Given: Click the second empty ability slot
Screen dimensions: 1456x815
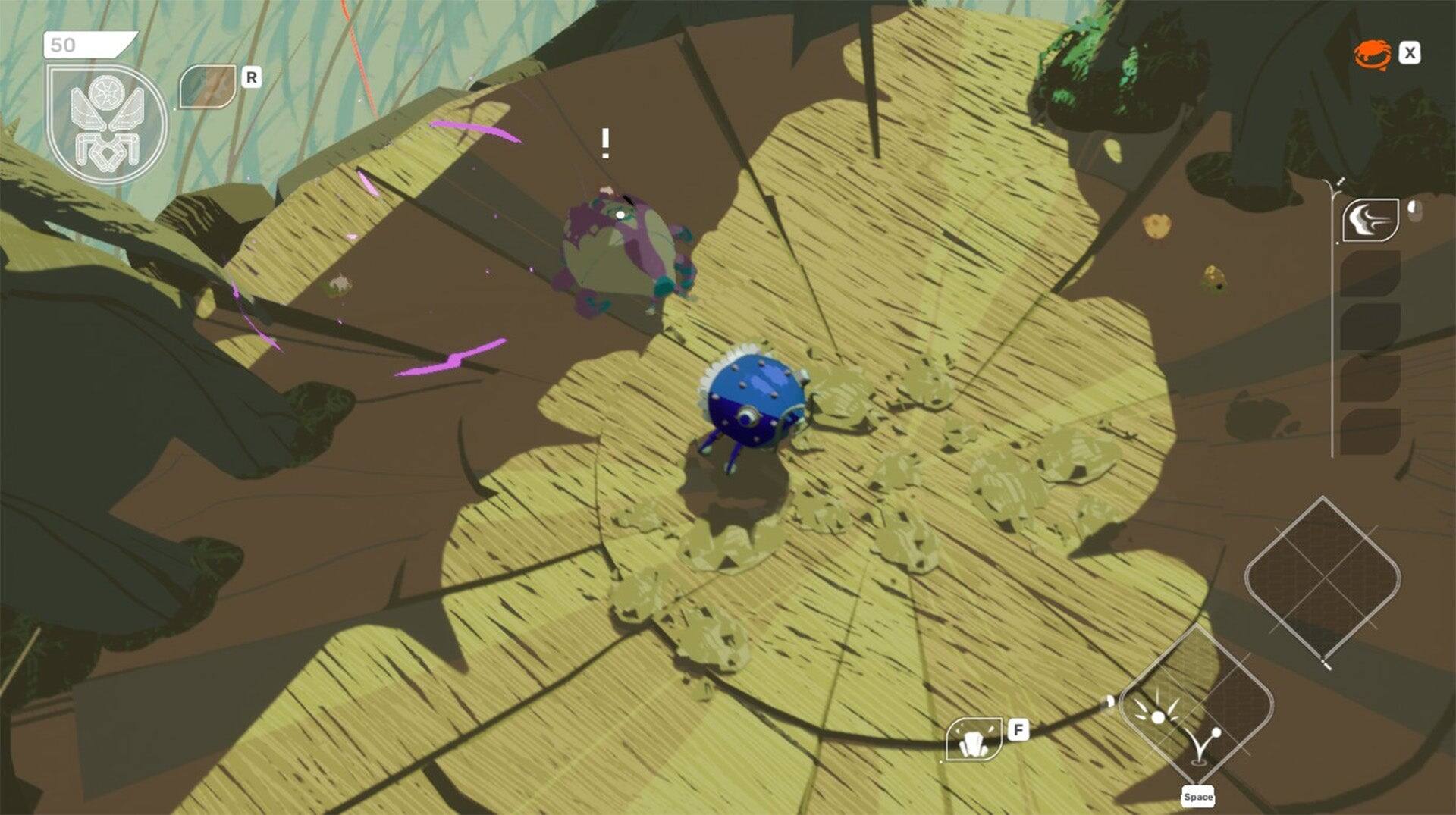Looking at the screenshot, I should 1370,328.
